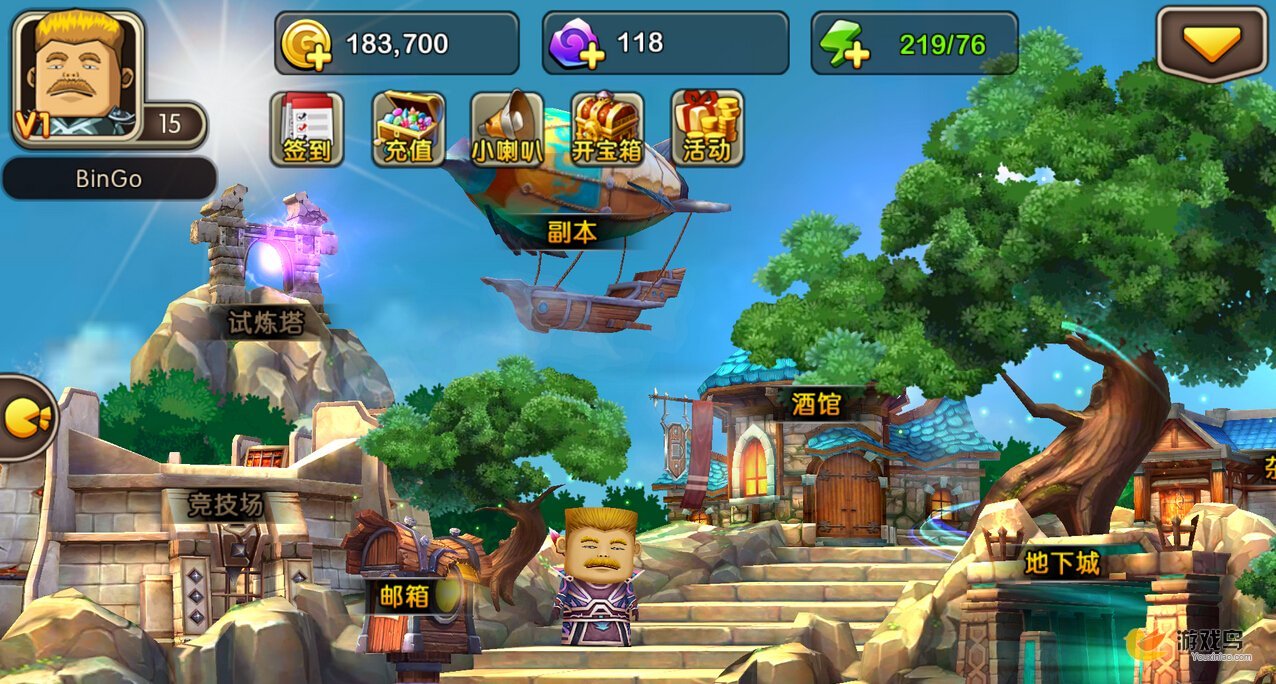The width and height of the screenshot is (1276, 684).
Task: Open the 签到 daily check-in icon
Action: pyautogui.click(x=307, y=129)
